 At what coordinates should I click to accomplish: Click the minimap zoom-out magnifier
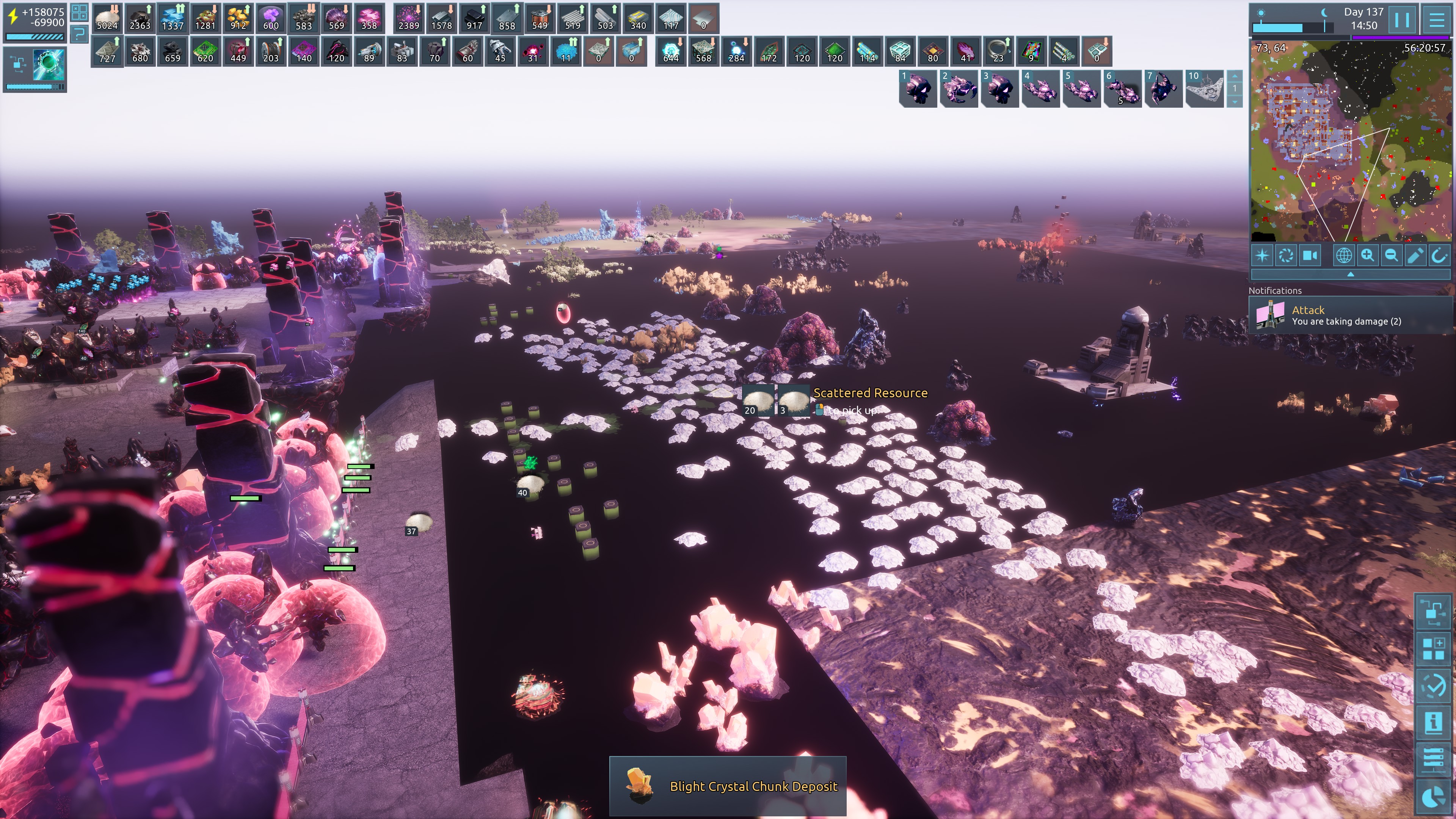(x=1391, y=256)
